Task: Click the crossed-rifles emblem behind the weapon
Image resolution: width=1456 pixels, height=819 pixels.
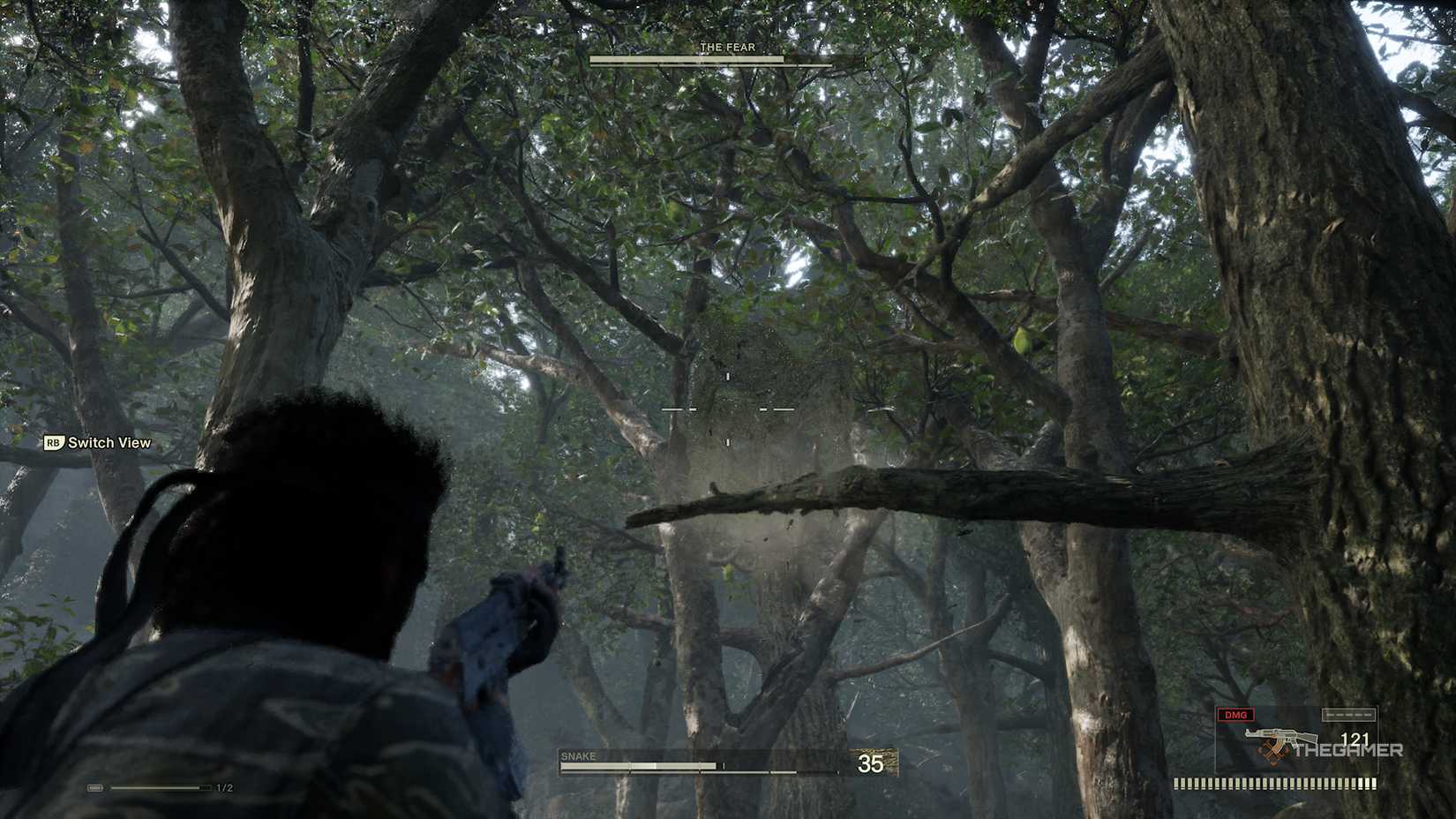Action: tap(1272, 755)
